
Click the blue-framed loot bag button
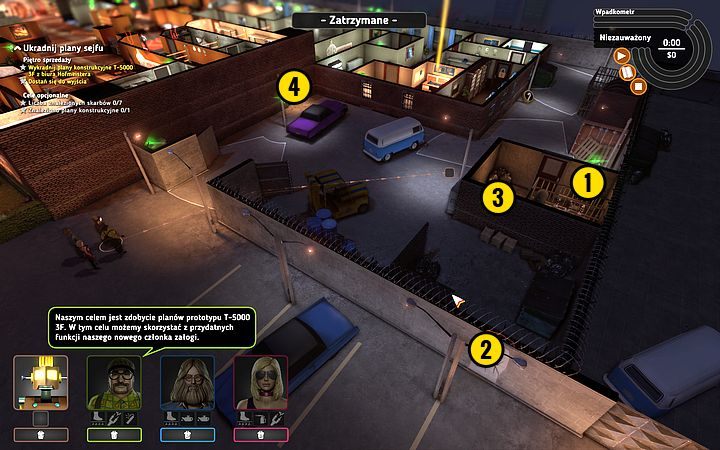(x=187, y=435)
